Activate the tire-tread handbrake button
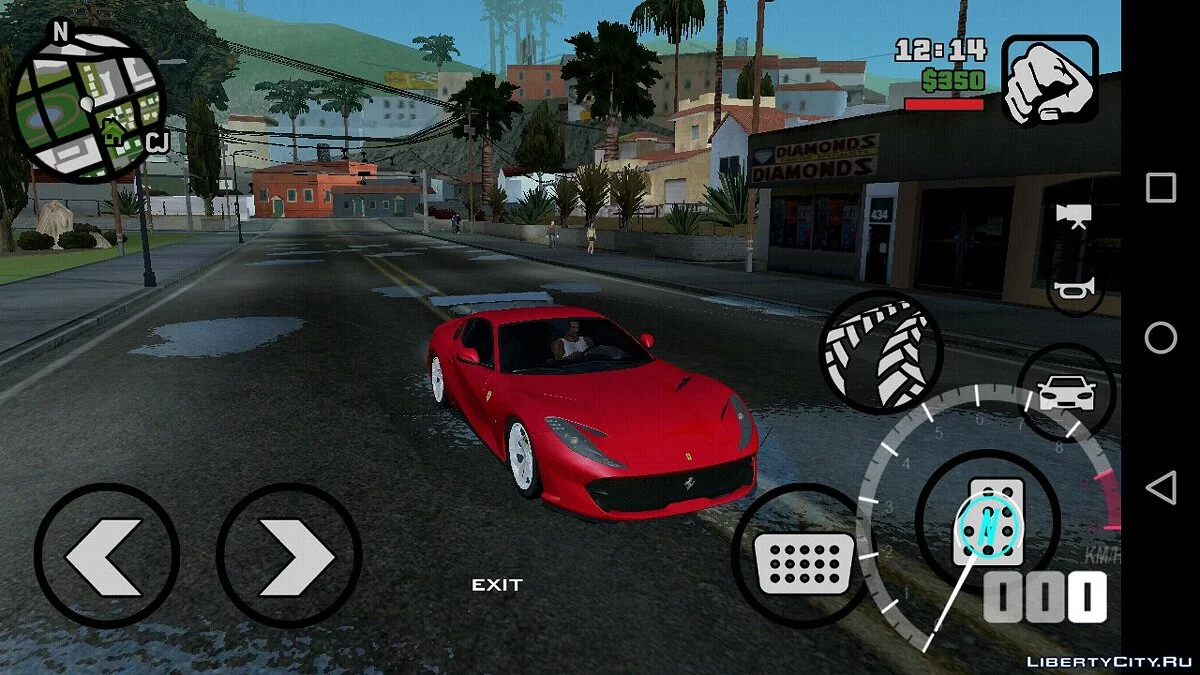1200x675 pixels. click(x=881, y=351)
